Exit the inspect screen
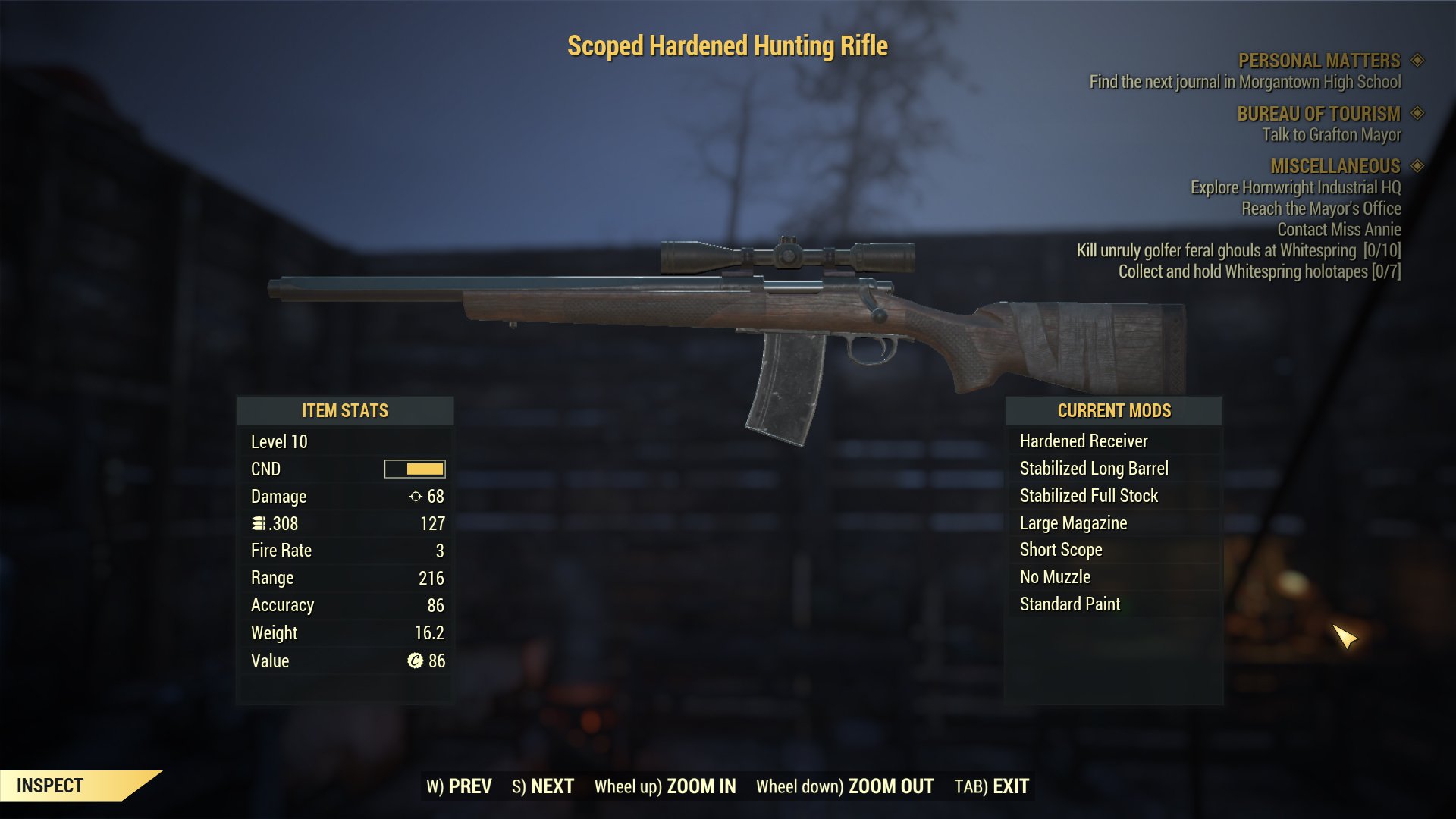The height and width of the screenshot is (819, 1456). (991, 786)
